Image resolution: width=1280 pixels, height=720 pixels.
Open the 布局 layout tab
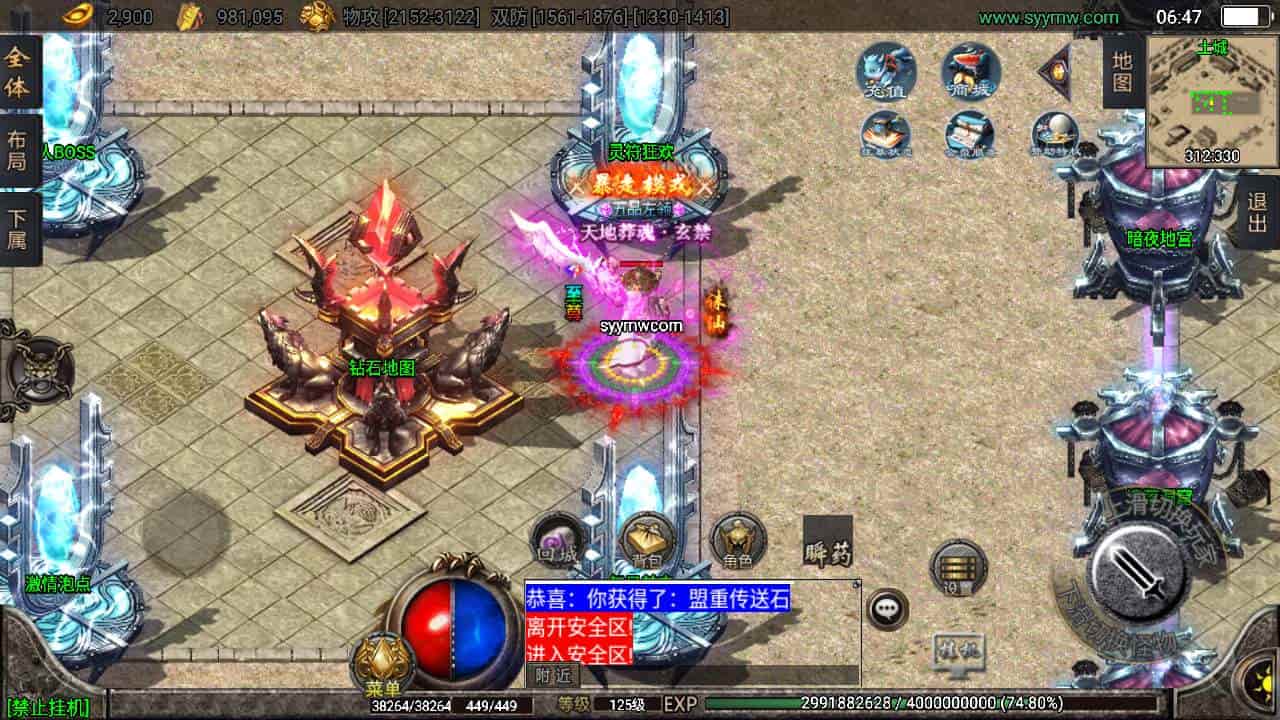click(x=19, y=150)
